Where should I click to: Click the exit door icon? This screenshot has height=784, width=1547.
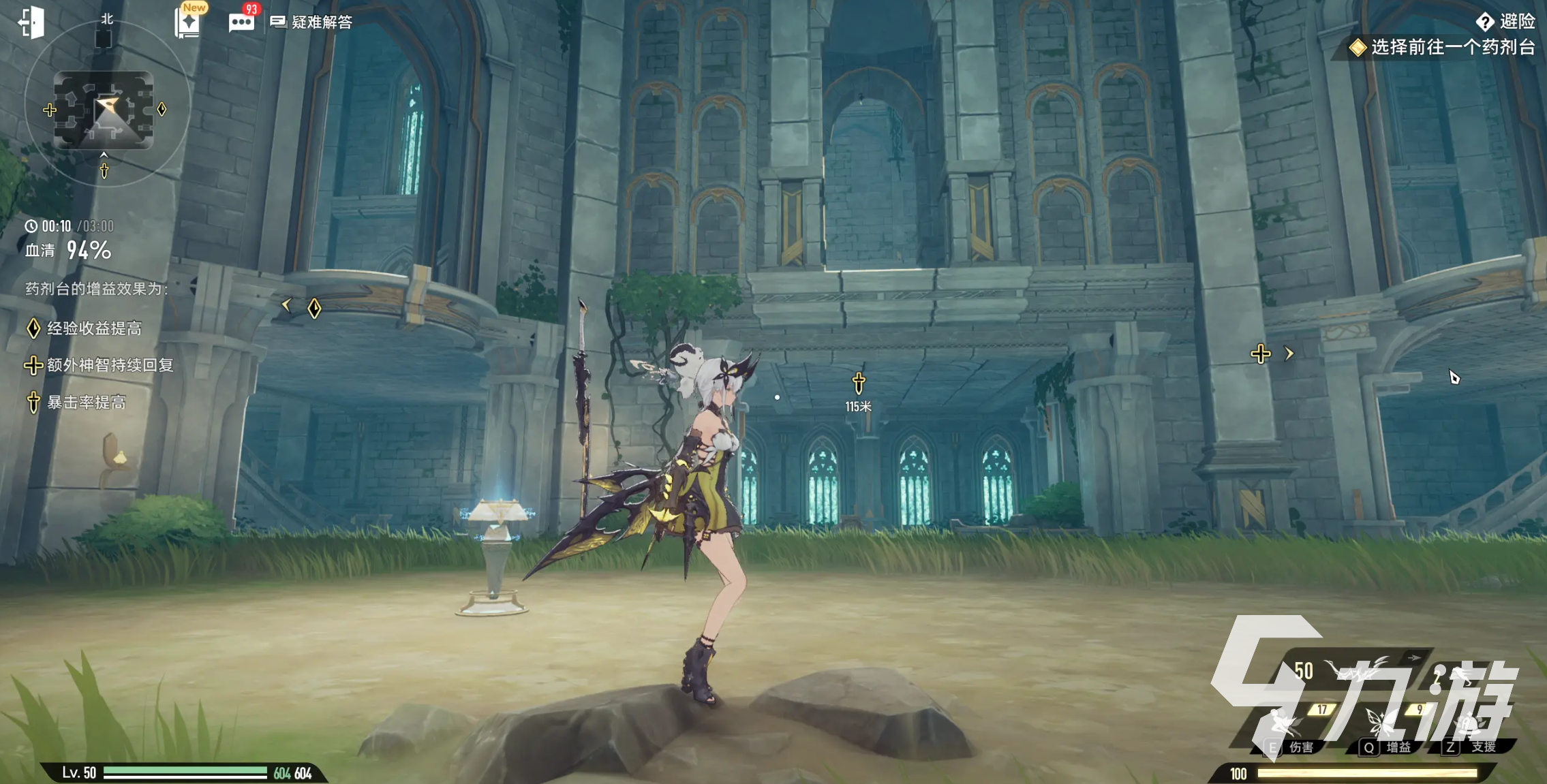[x=31, y=22]
